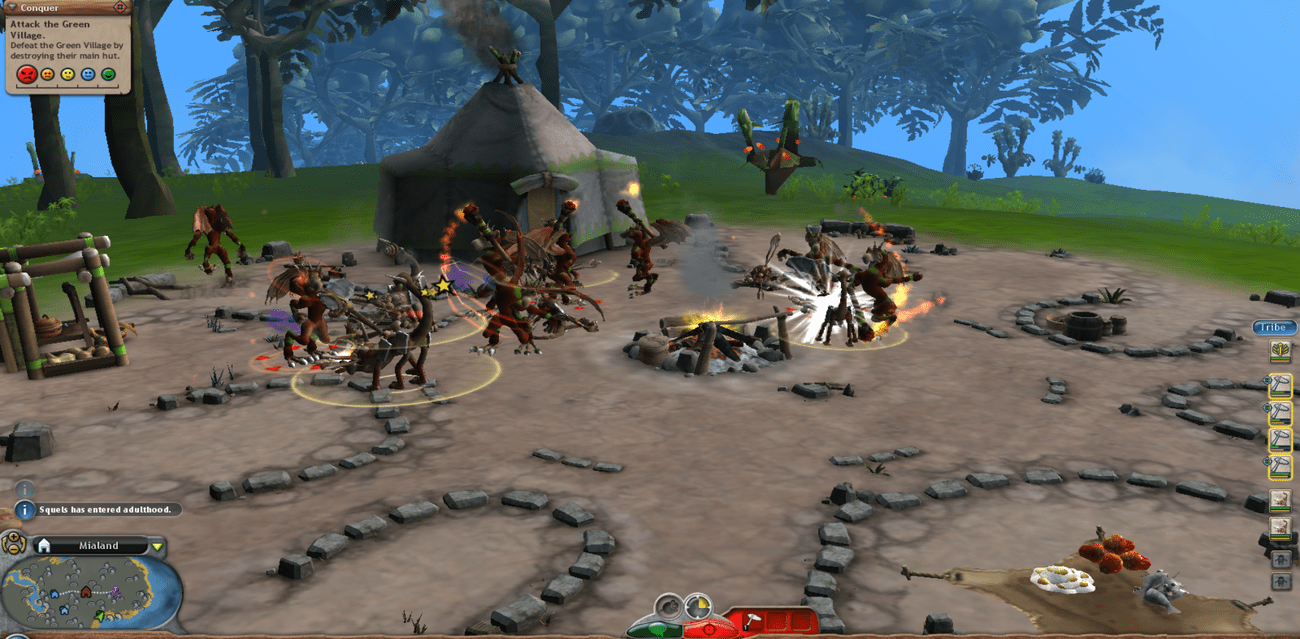Open the Tribe panel button
This screenshot has width=1300, height=639.
1274,327
